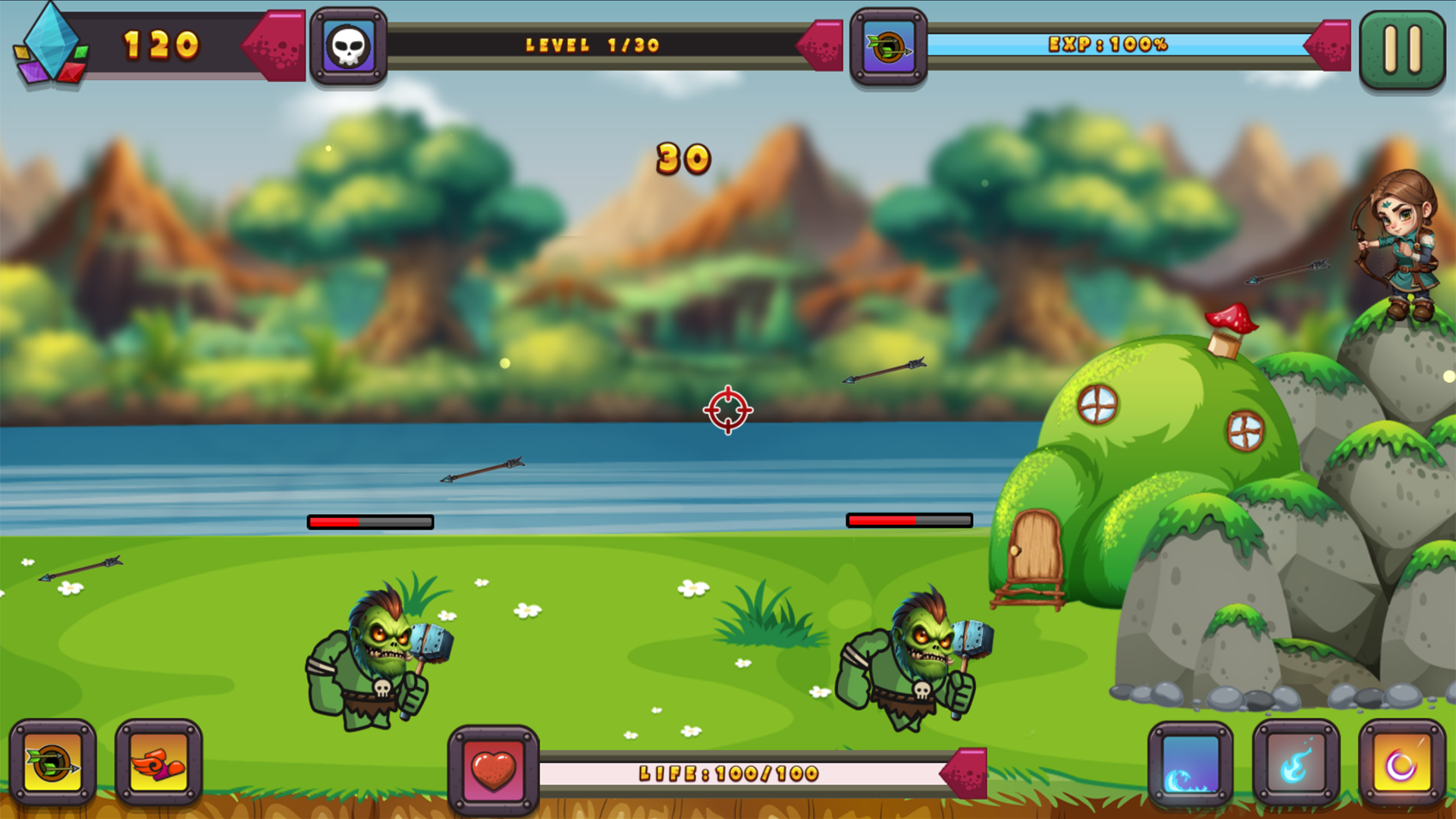1456x819 pixels.
Task: Select the archer standing on the rocks
Action: click(x=1407, y=250)
